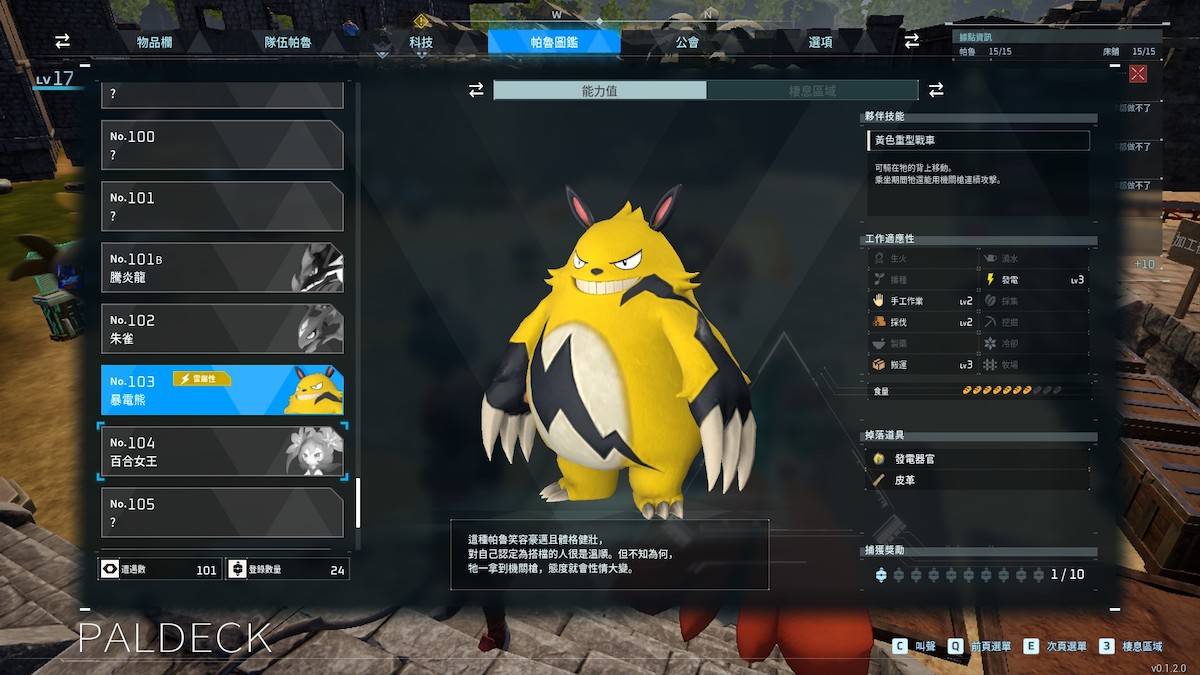The image size is (1200, 675).
Task: Open the 選項 options tab
Action: click(821, 42)
